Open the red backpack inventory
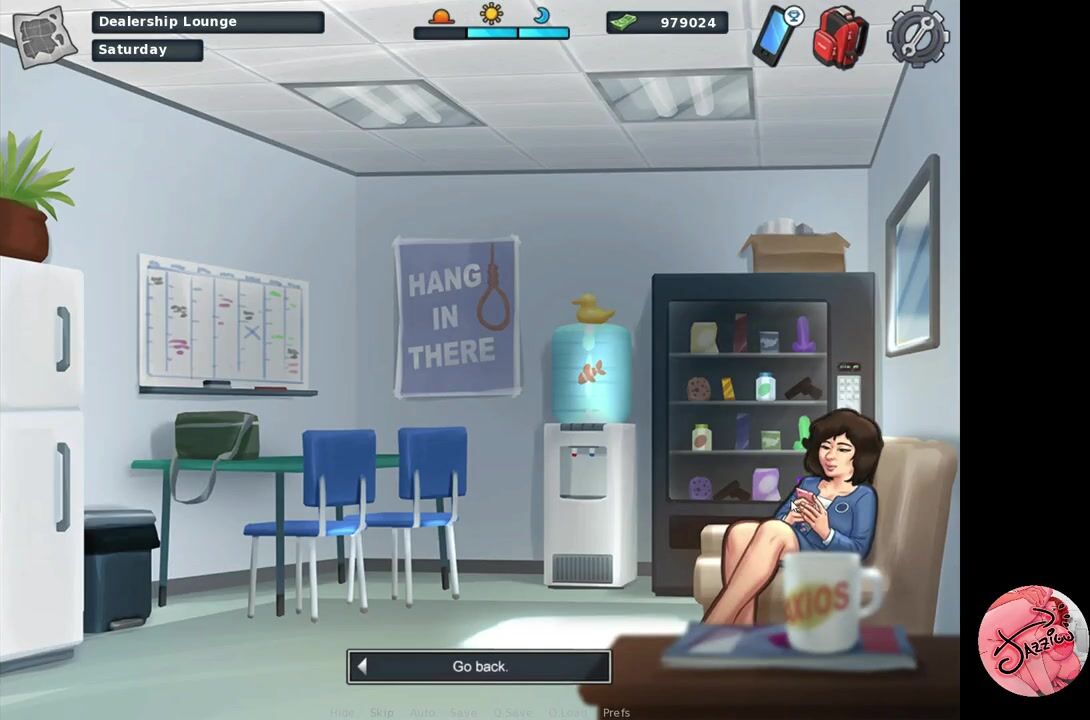 click(x=839, y=37)
